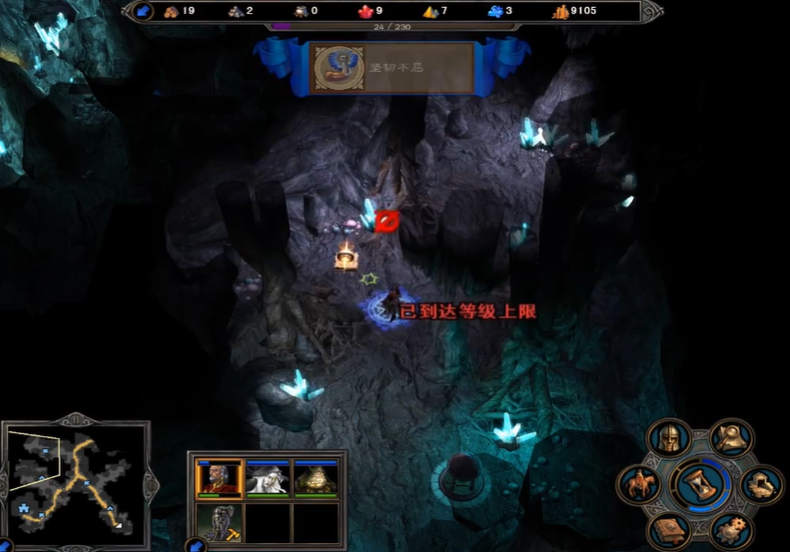This screenshot has width=790, height=552.
Task: Select the red-robed hero portrait
Action: click(219, 480)
